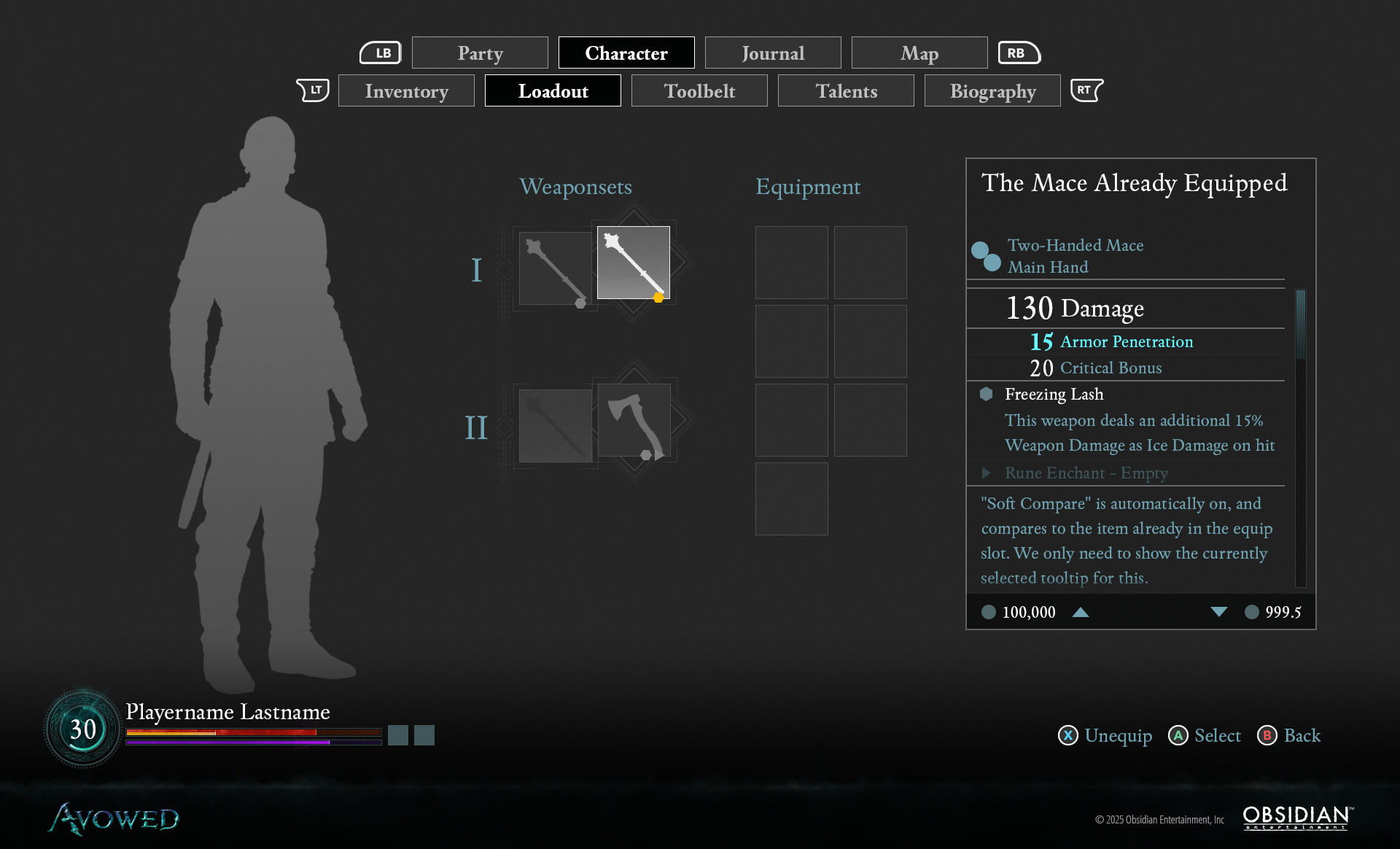Screen dimensions: 1400x849
Task: Click the tooltip's down arrow
Action: [x=1218, y=613]
